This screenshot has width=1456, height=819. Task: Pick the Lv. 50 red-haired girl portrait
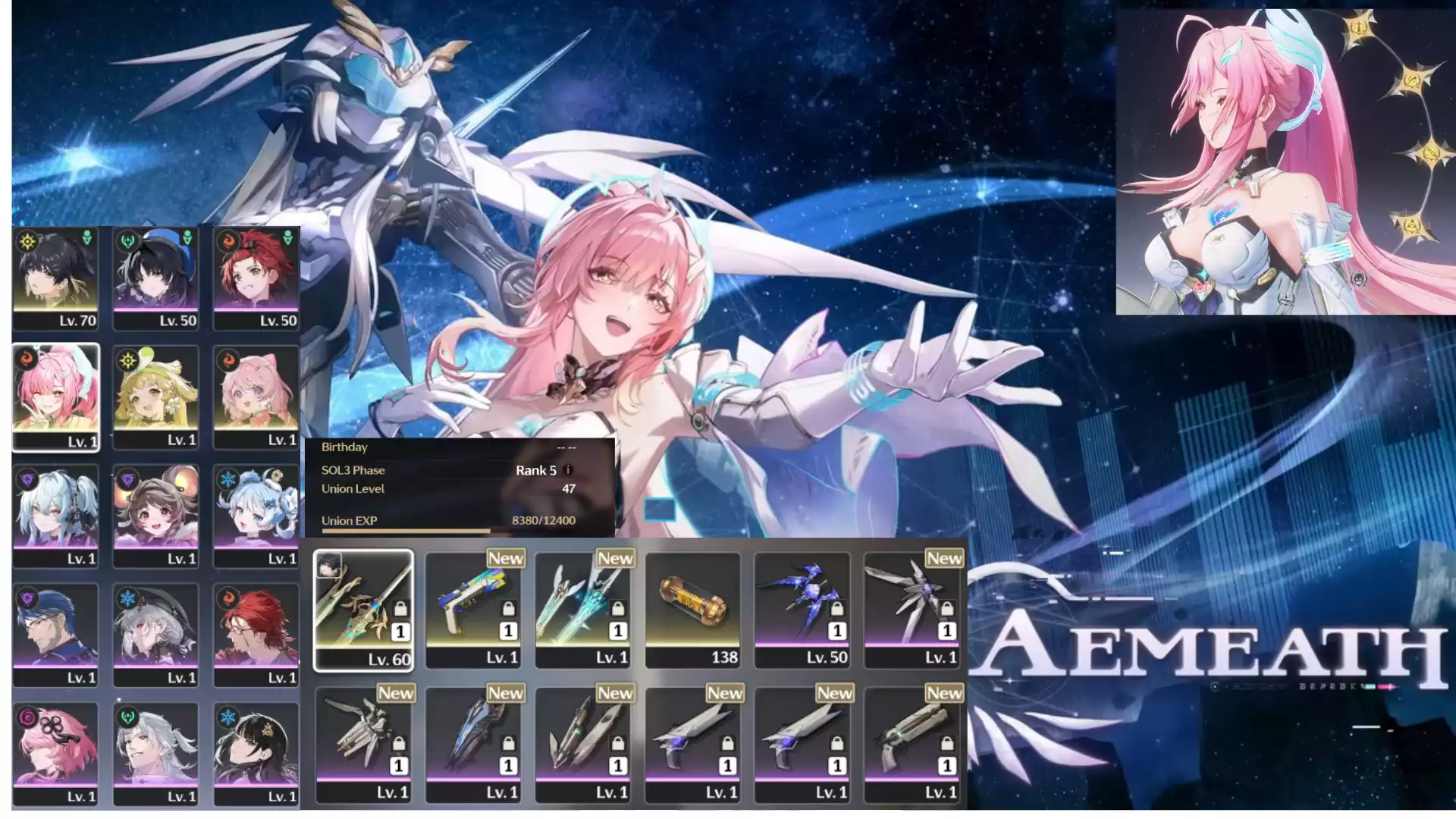click(256, 278)
